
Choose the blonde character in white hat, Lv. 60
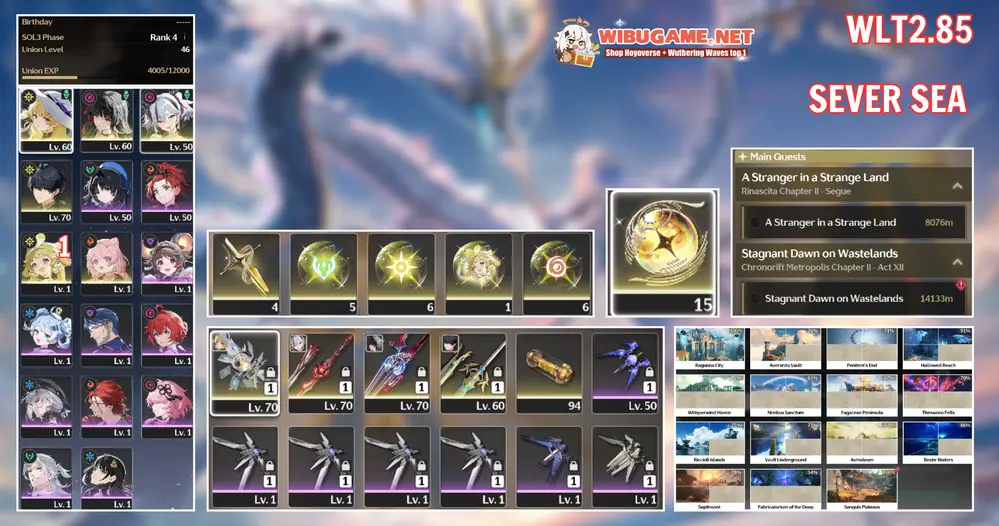(46, 120)
